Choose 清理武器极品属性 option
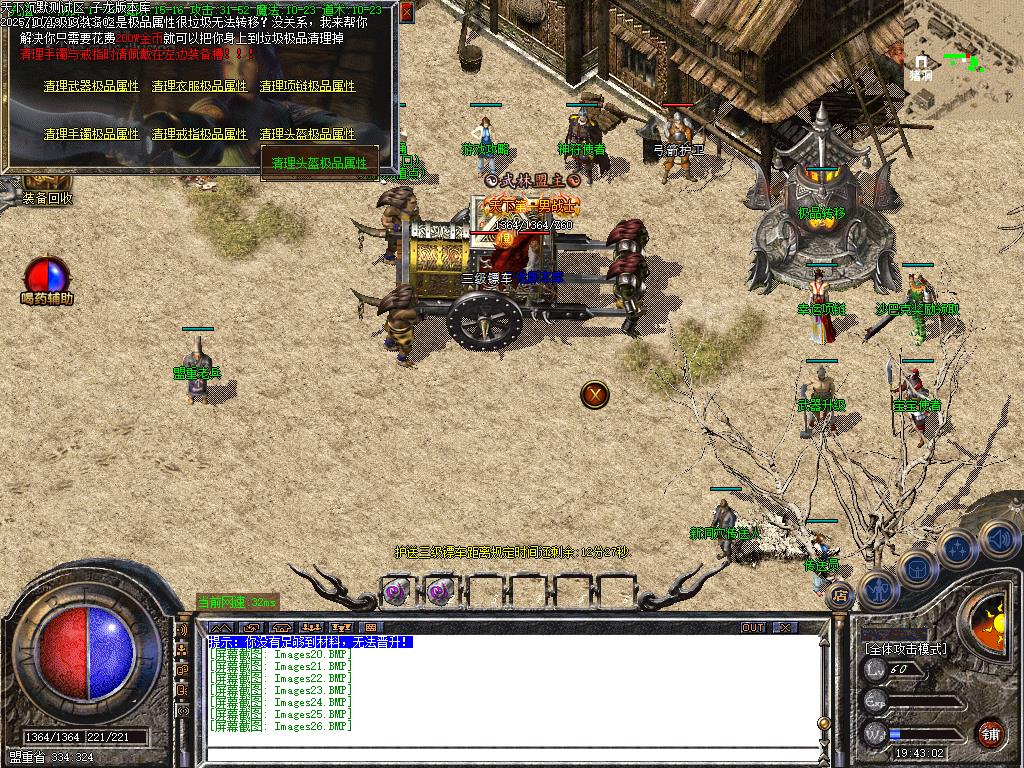The height and width of the screenshot is (768, 1024). pos(91,87)
